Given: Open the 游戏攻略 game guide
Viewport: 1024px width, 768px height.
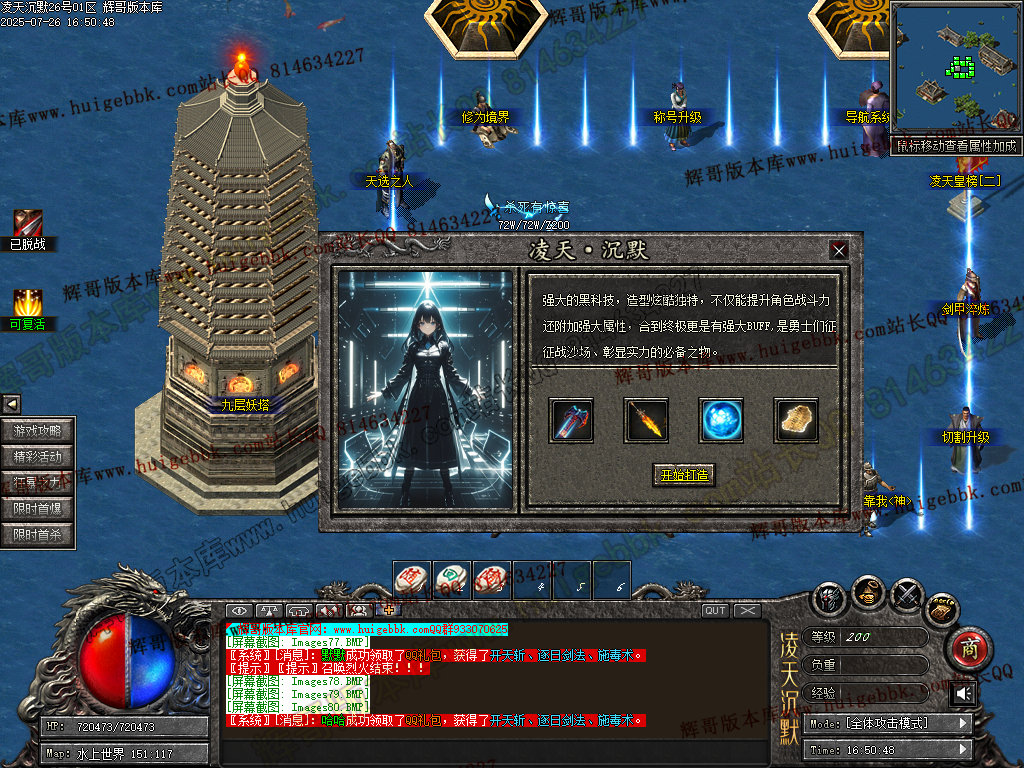Looking at the screenshot, I should pyautogui.click(x=38, y=431).
